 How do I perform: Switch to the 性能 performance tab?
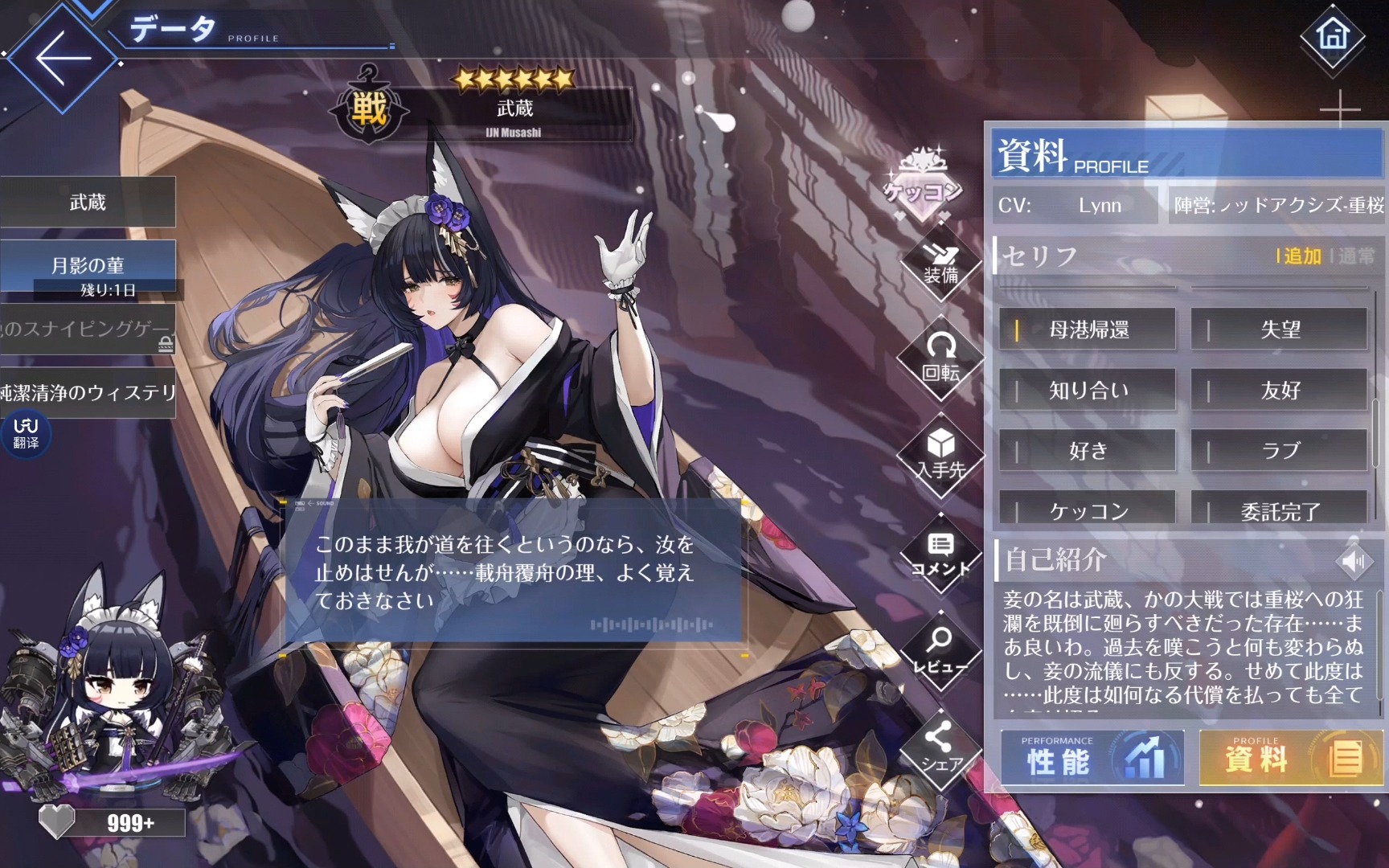pyautogui.click(x=1092, y=758)
